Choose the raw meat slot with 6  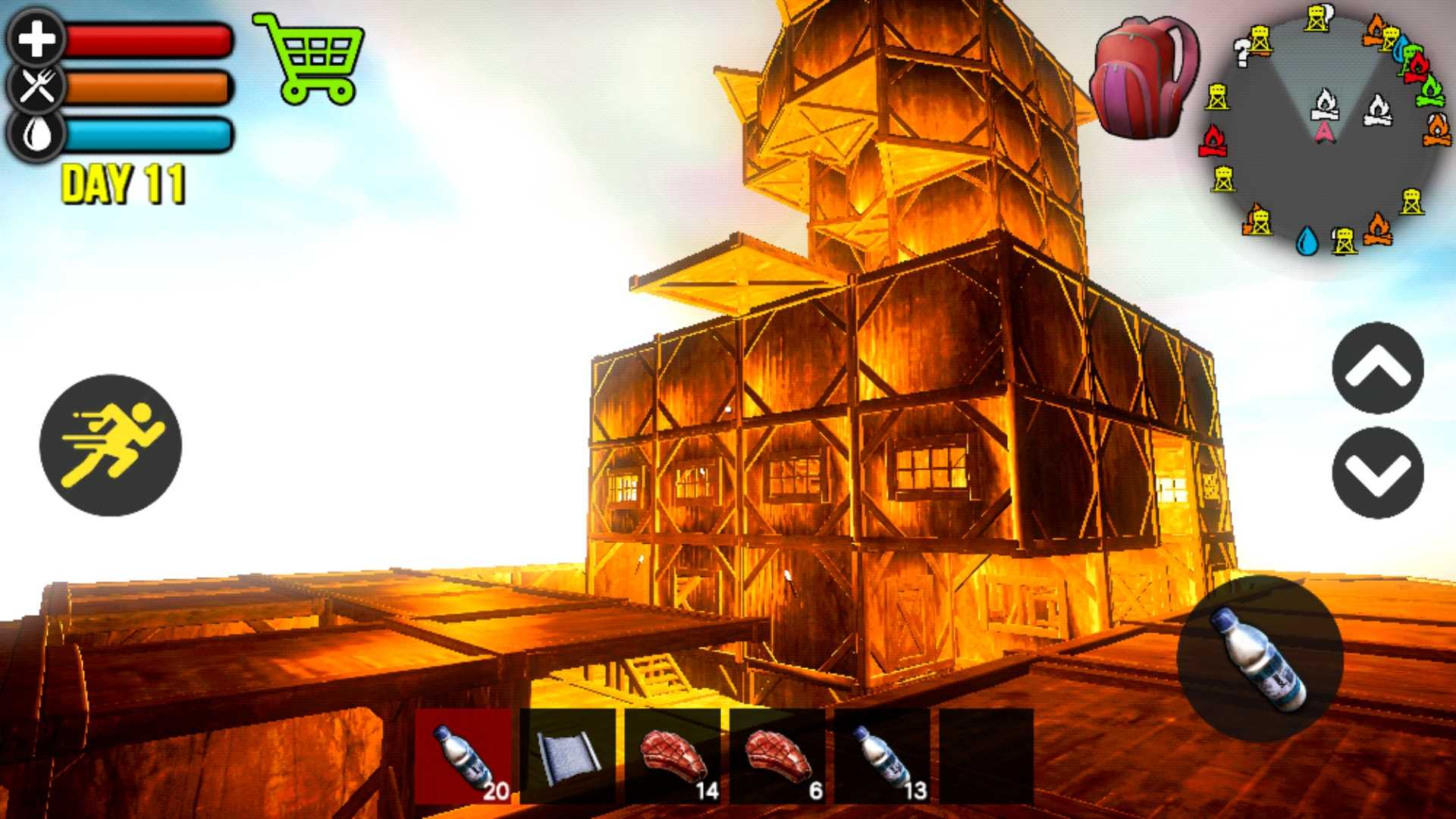777,757
